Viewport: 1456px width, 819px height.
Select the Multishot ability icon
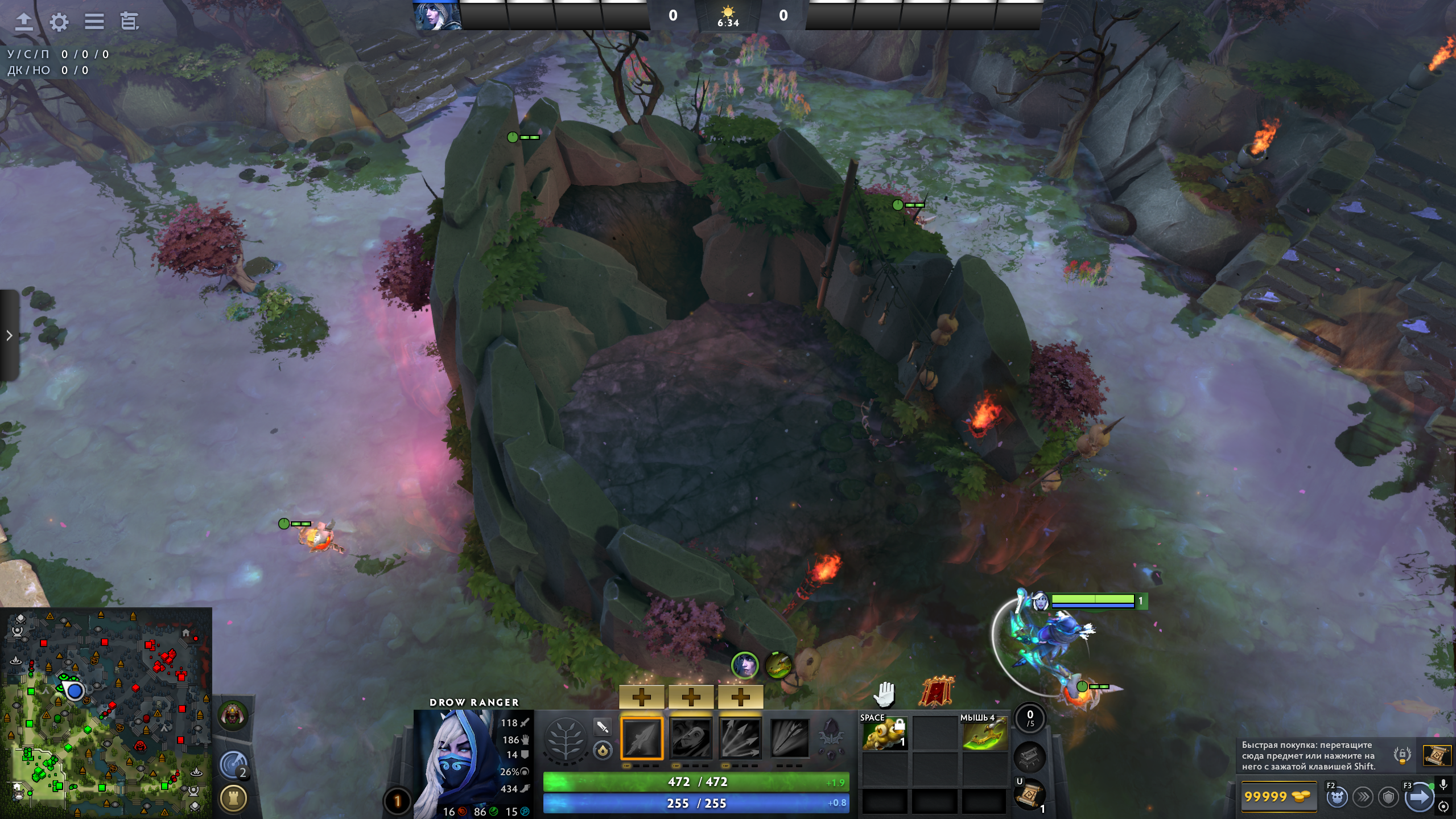click(x=740, y=738)
